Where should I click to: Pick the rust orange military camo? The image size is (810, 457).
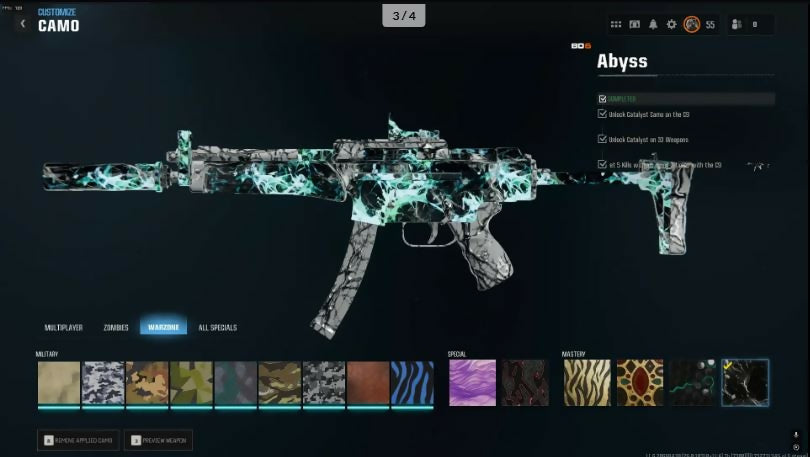[368, 383]
